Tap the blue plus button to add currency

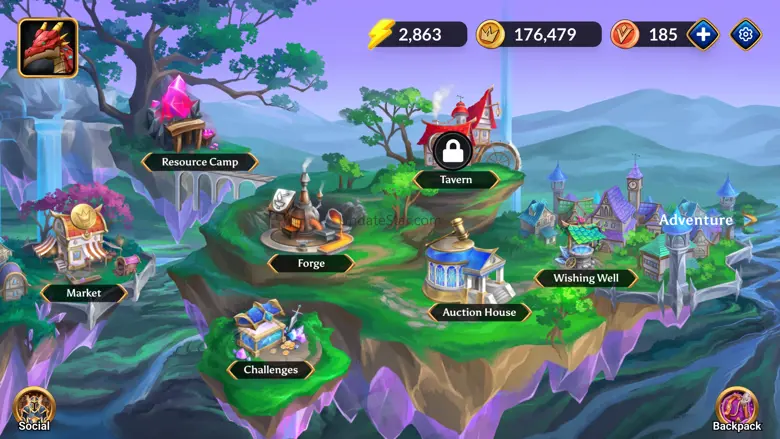tap(703, 34)
